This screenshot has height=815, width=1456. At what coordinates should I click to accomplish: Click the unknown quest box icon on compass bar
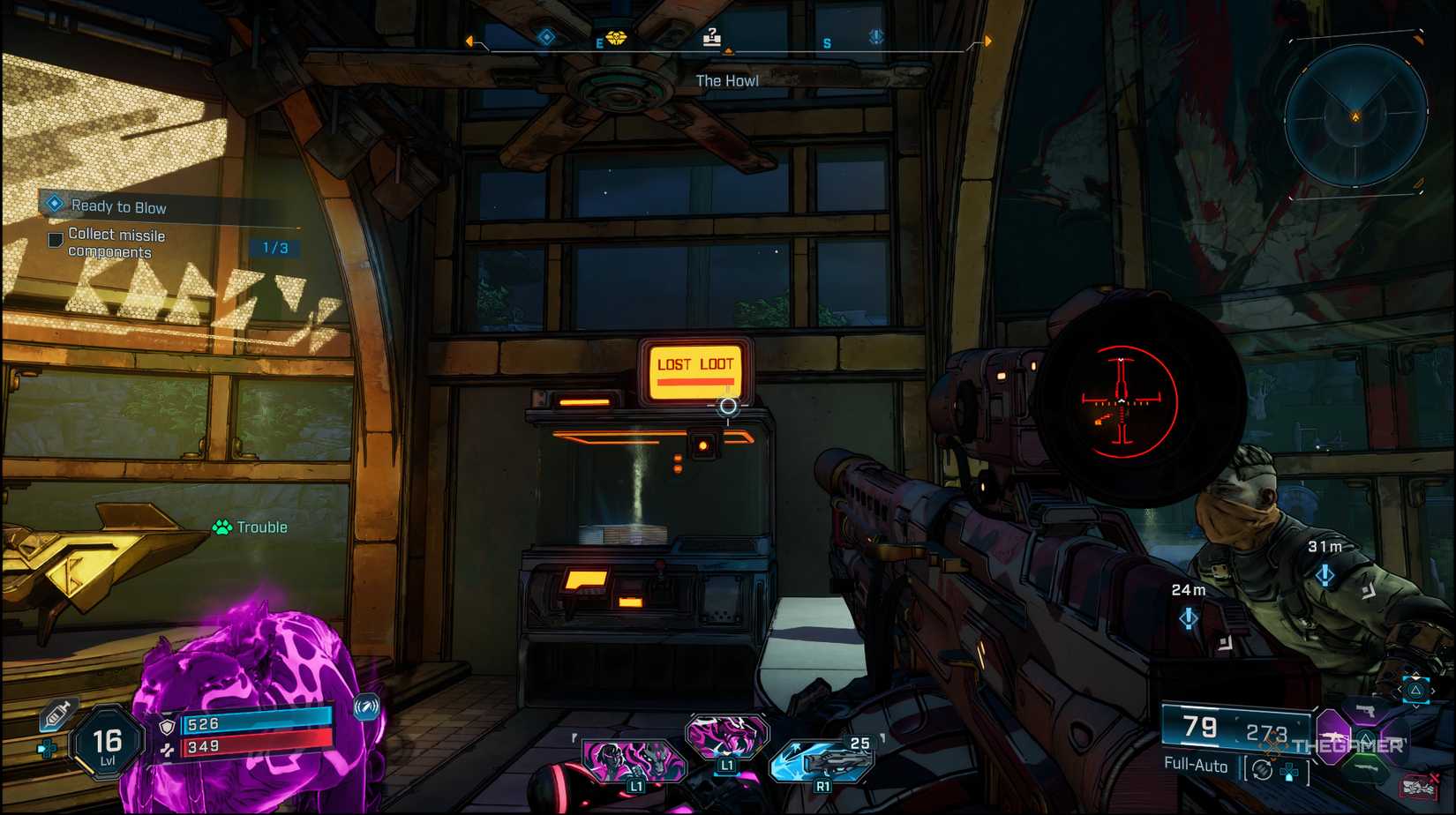click(713, 38)
